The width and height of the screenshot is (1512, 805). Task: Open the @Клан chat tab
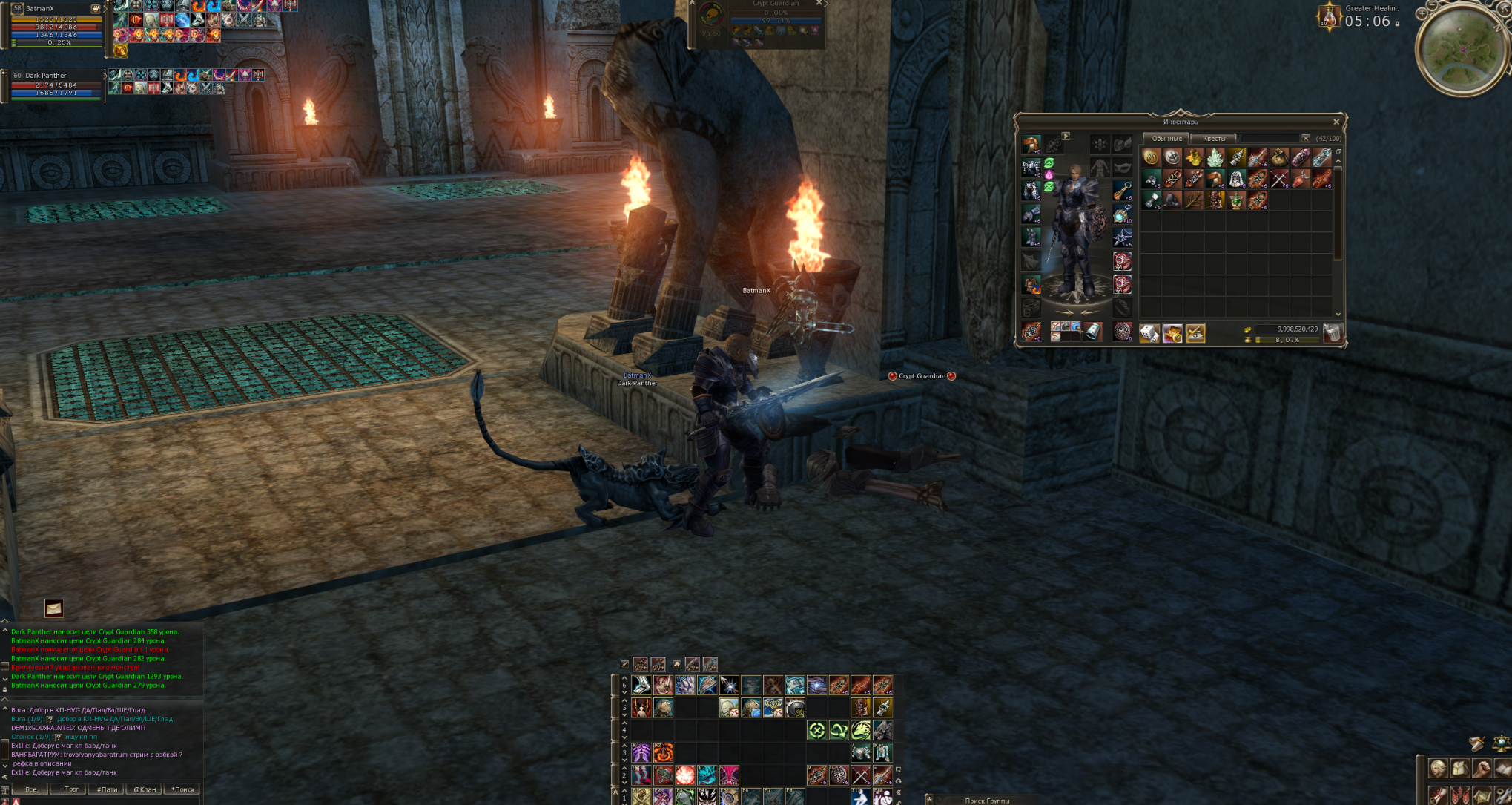coord(145,789)
